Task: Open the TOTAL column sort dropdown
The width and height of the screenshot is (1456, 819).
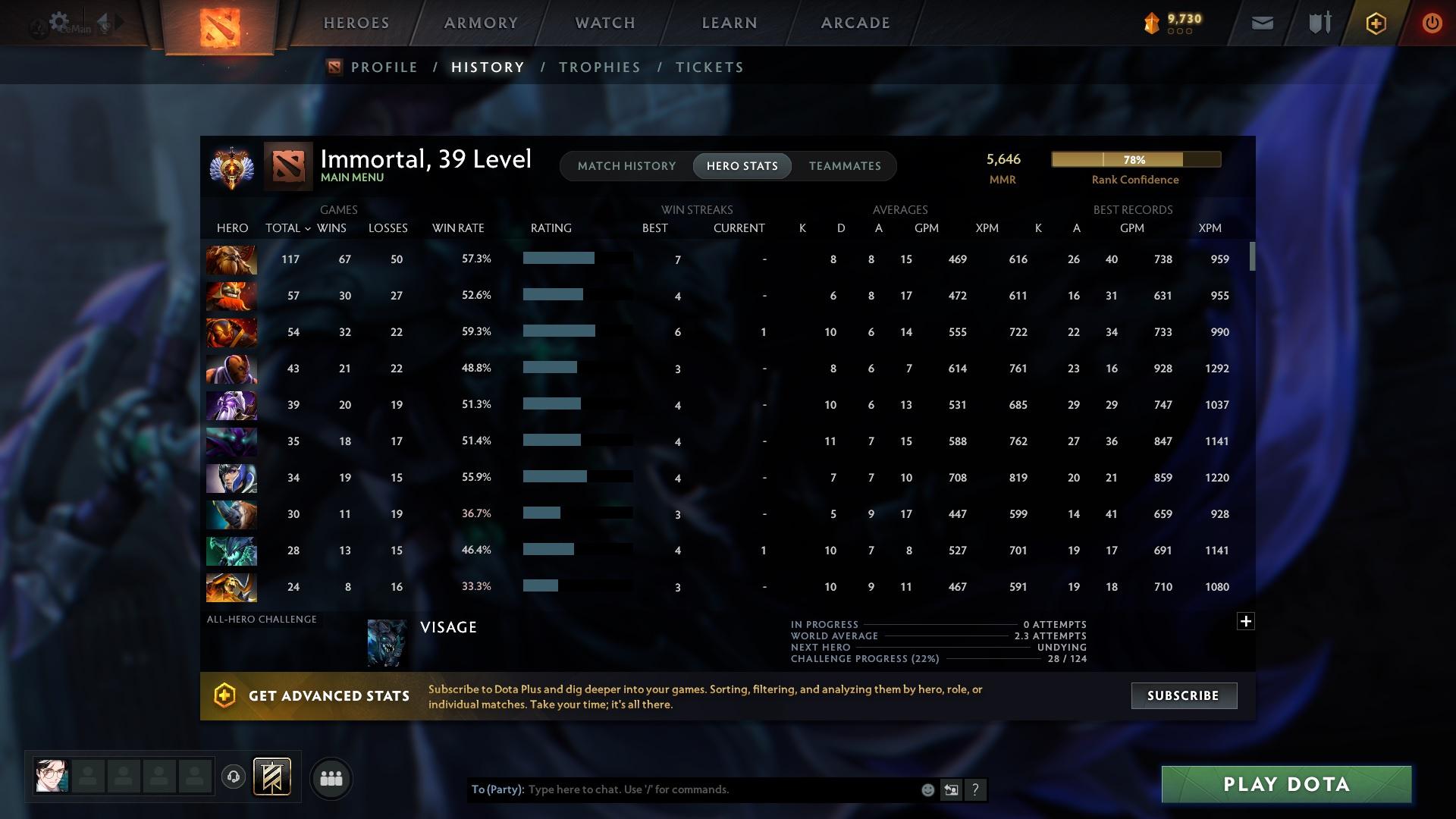Action: coord(287,227)
